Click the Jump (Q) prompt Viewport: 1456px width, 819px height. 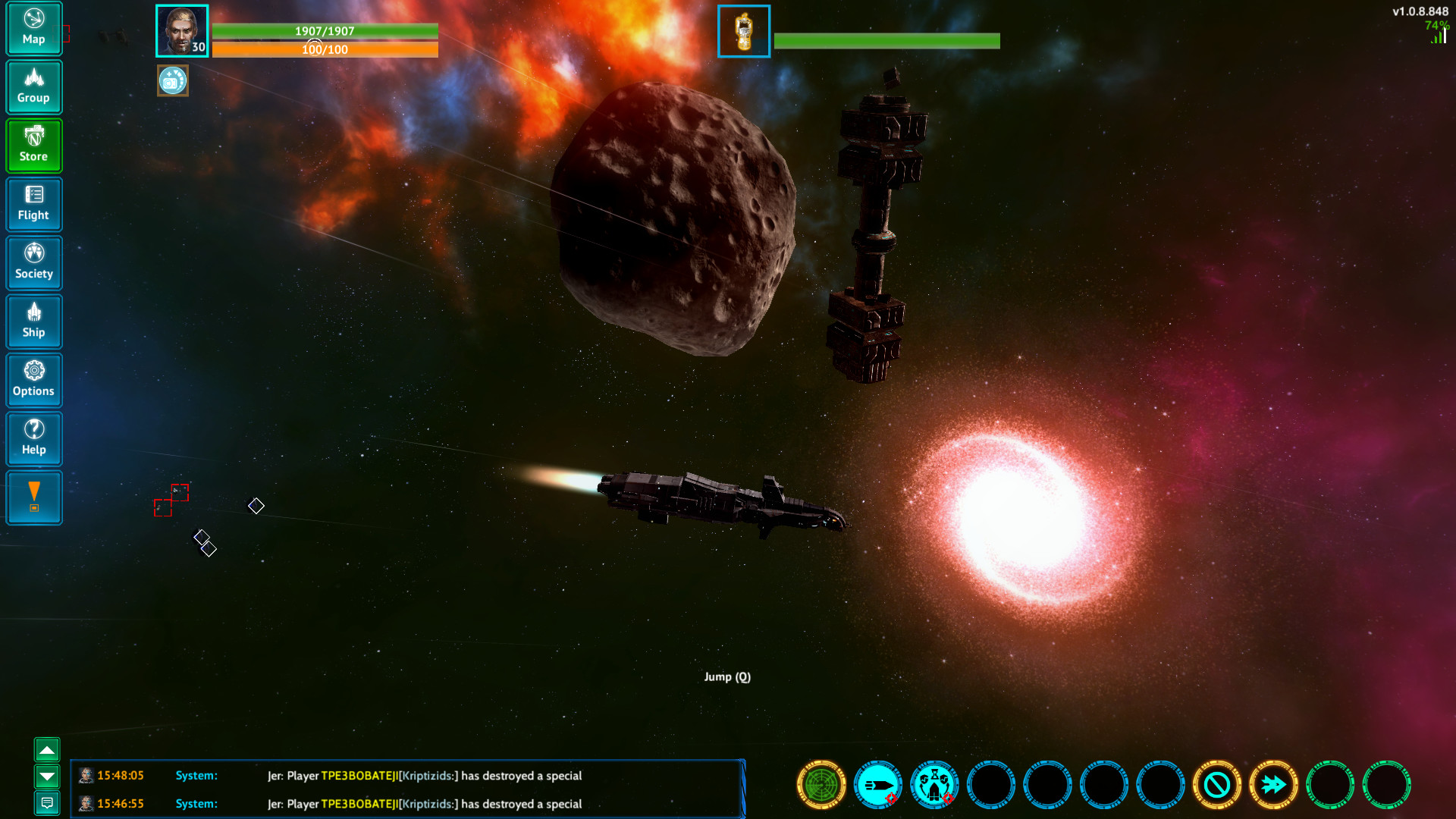tap(727, 676)
